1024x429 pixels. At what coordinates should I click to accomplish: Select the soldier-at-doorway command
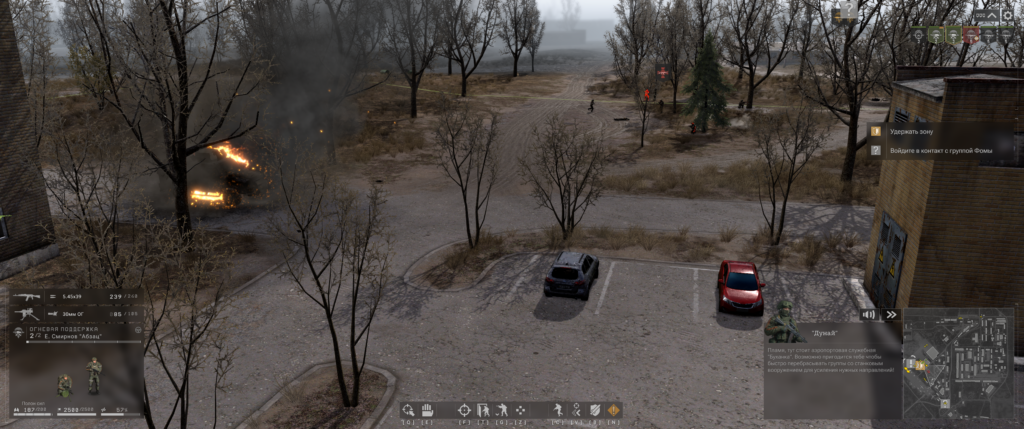pyautogui.click(x=483, y=410)
